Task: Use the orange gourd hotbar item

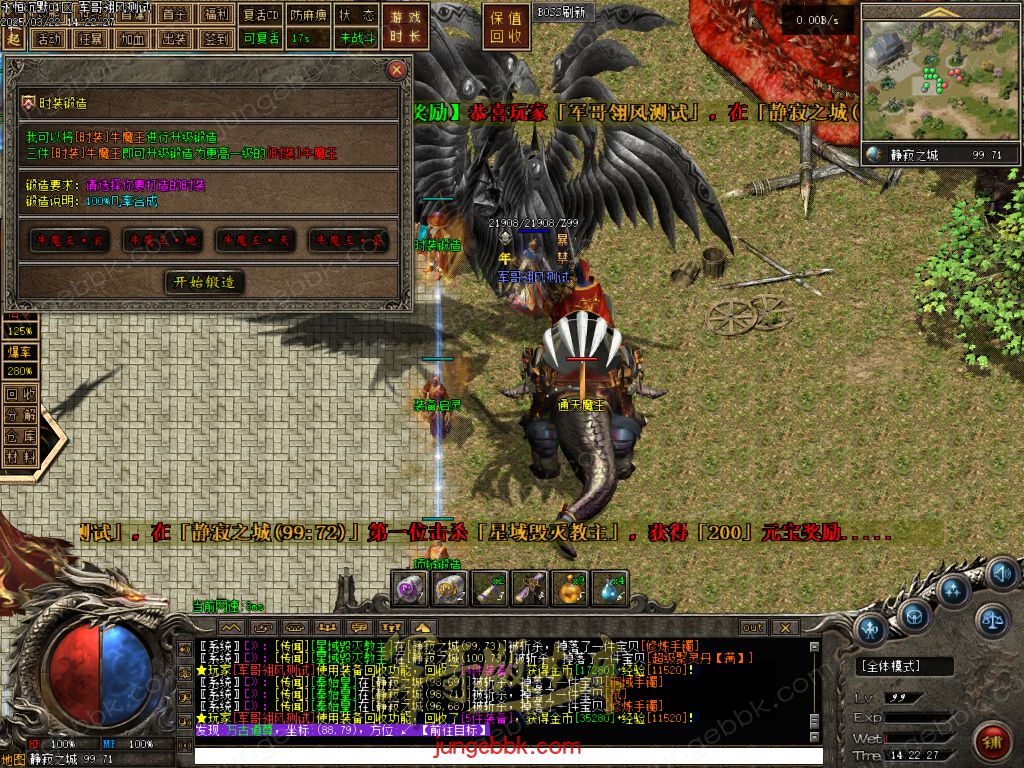Action: [570, 589]
